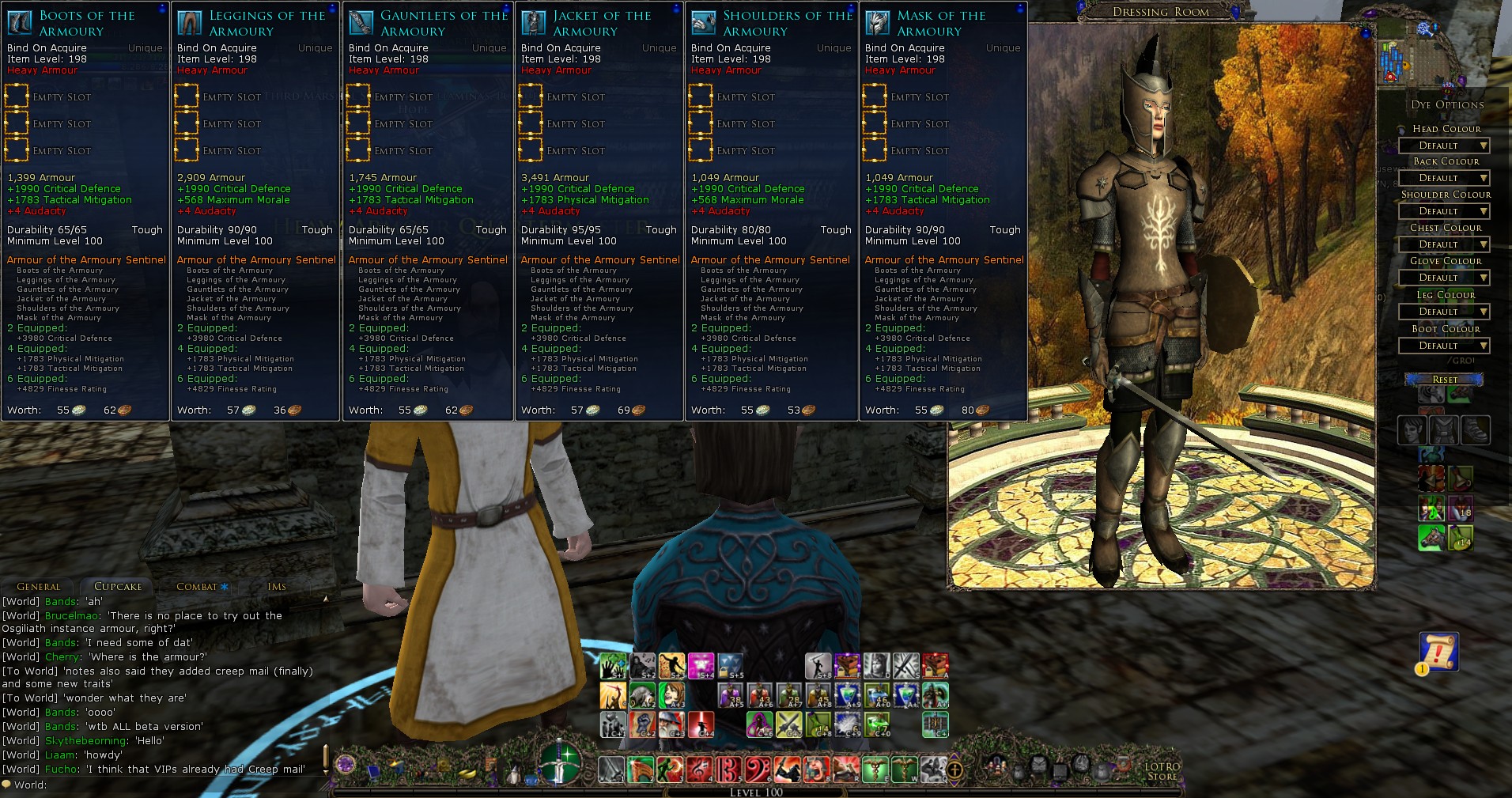
Task: Open the Back Colour dye dropdown
Action: point(1444,178)
